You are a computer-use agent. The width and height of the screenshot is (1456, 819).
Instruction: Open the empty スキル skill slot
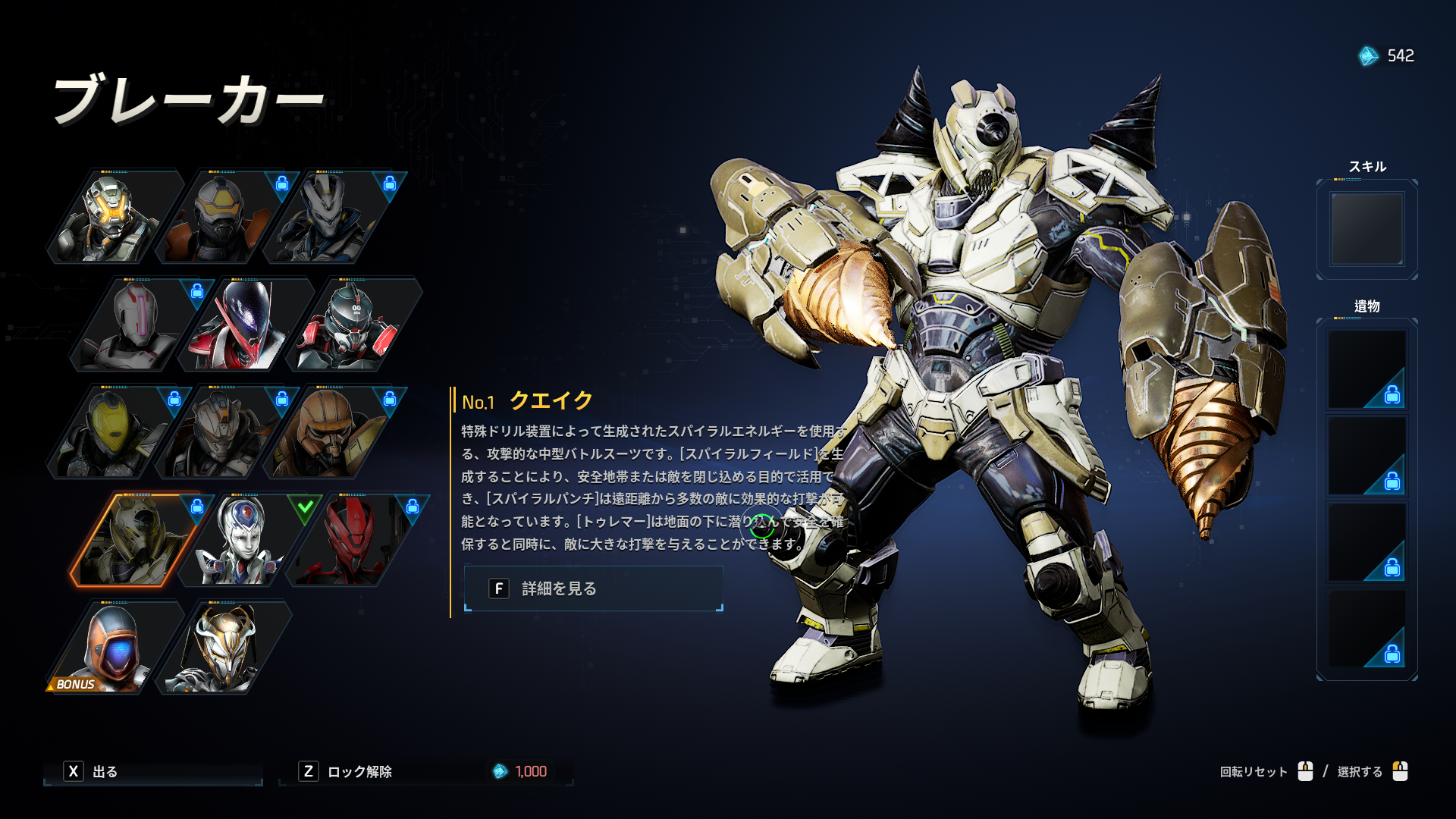(x=1367, y=228)
